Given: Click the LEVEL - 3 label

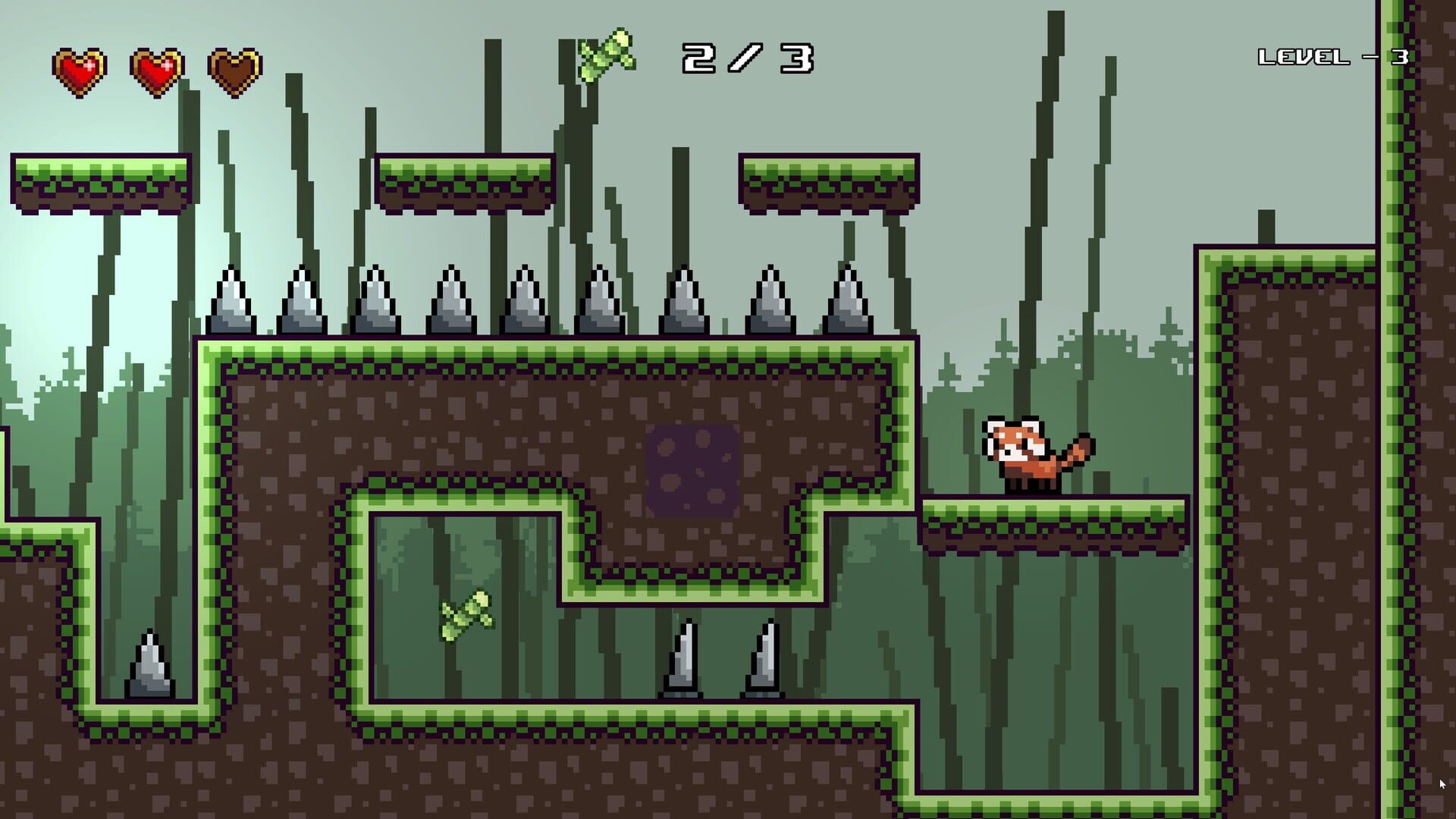Looking at the screenshot, I should (1335, 55).
